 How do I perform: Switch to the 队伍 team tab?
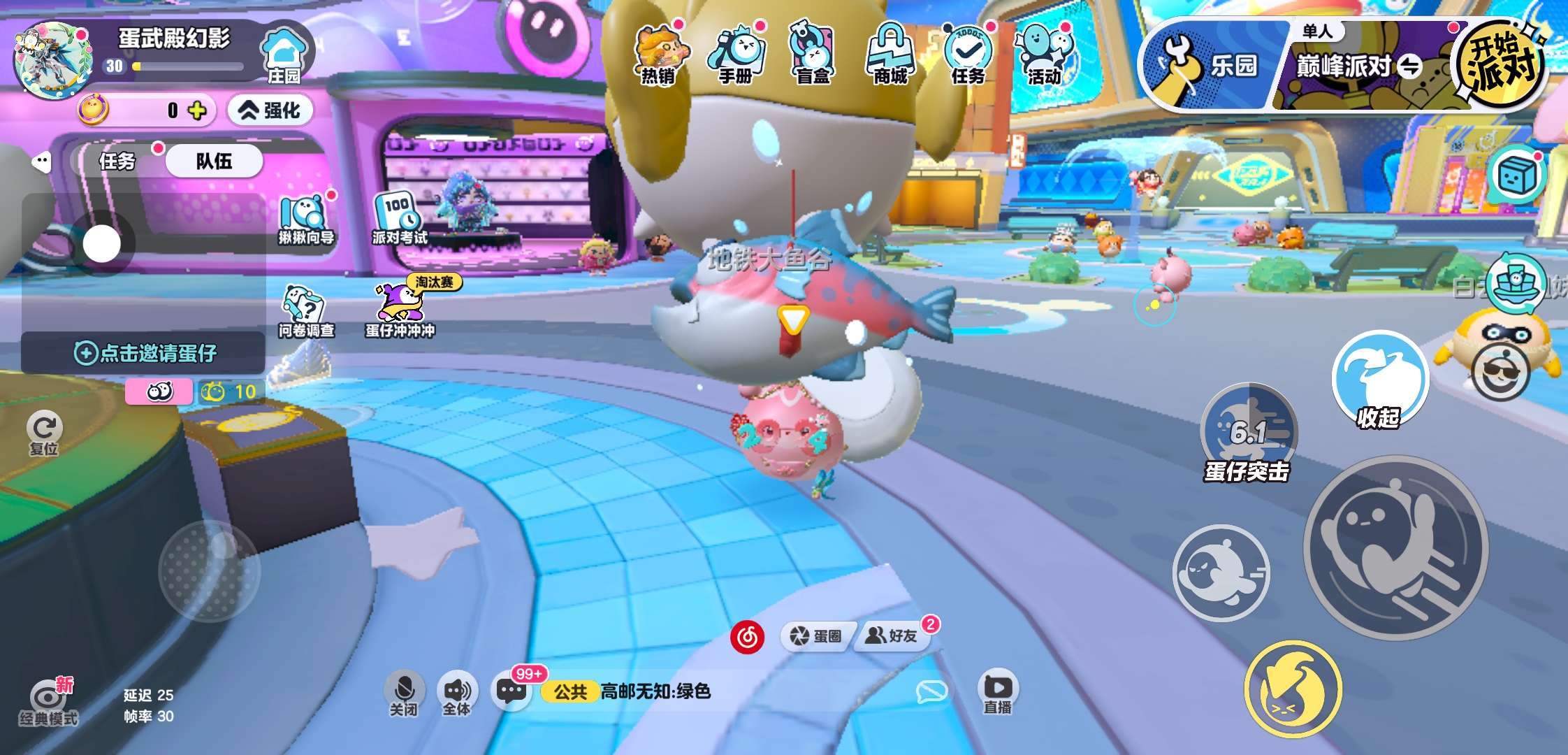[x=214, y=161]
